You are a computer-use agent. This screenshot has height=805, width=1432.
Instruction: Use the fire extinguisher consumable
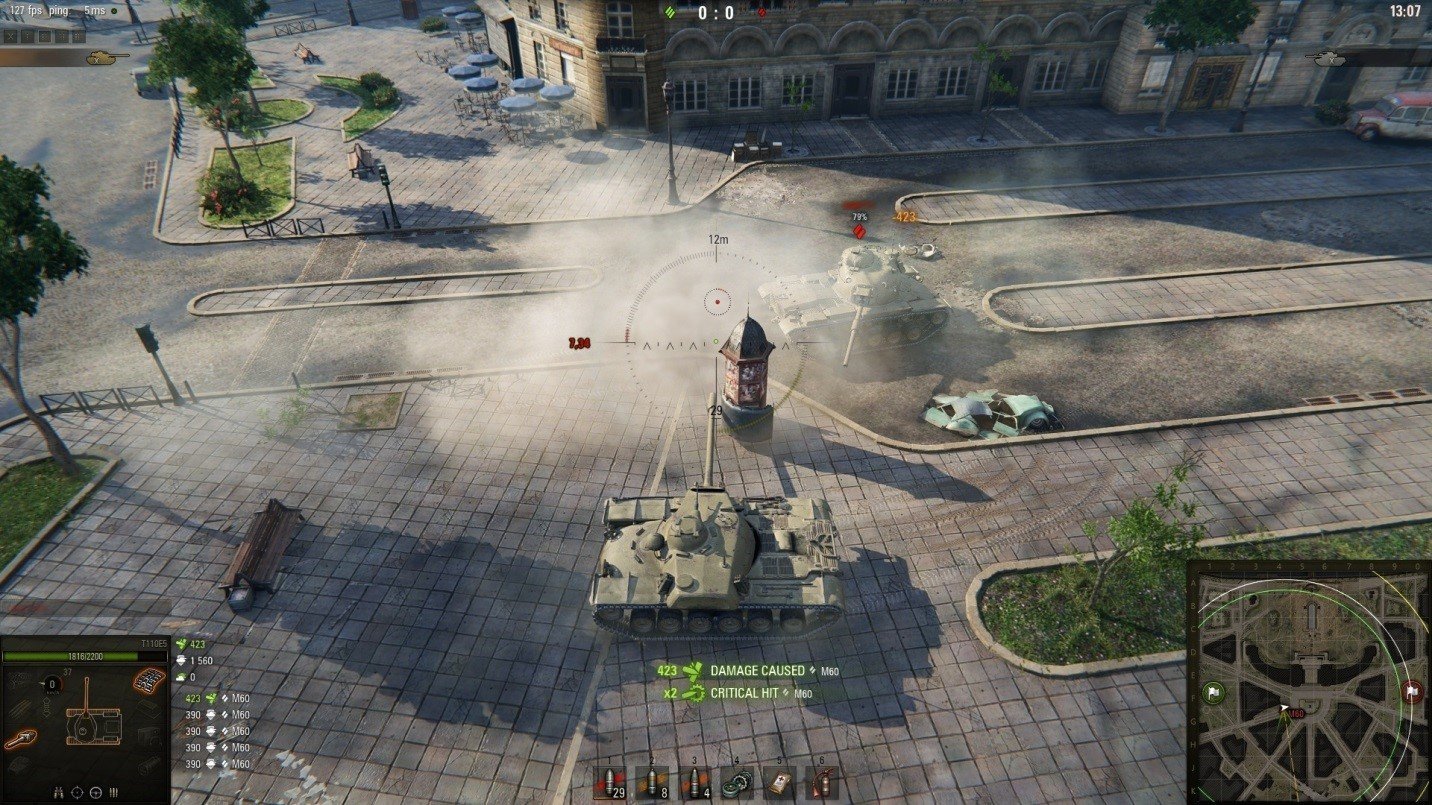(x=821, y=782)
